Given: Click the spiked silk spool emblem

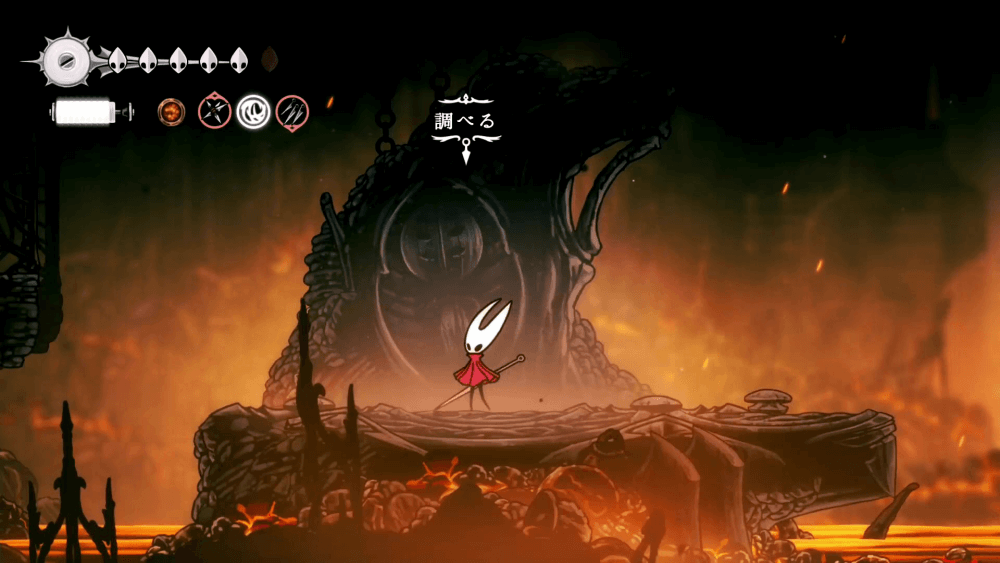Looking at the screenshot, I should 67,60.
